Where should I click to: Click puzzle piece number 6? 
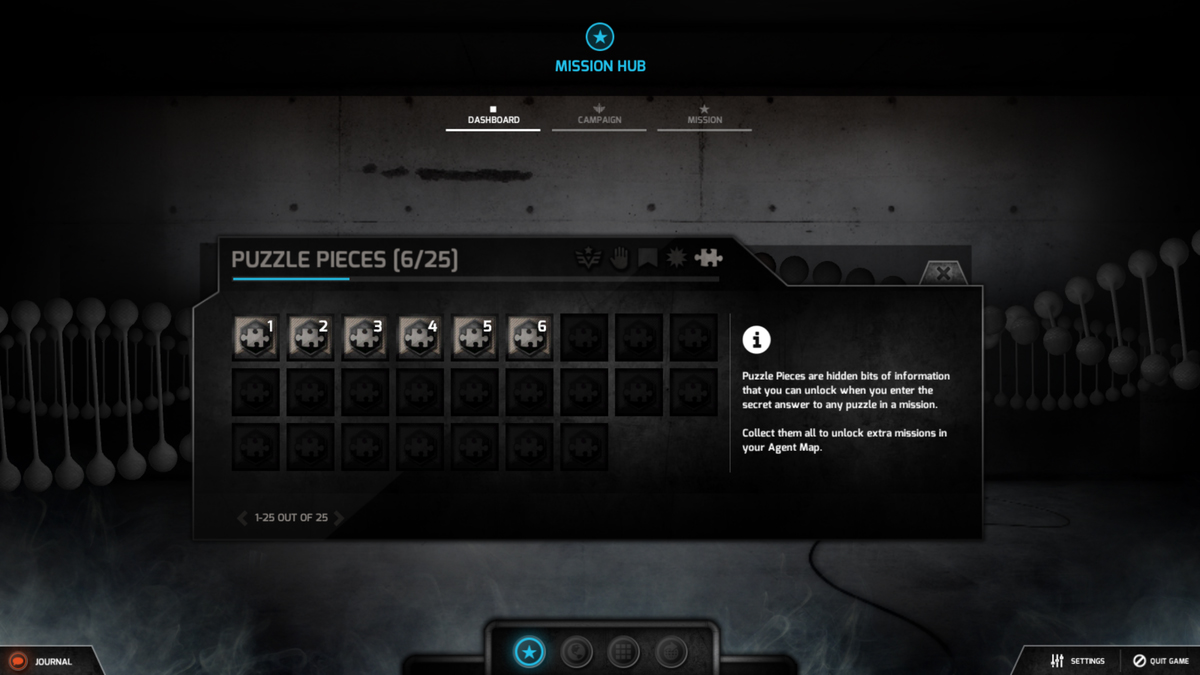530,338
